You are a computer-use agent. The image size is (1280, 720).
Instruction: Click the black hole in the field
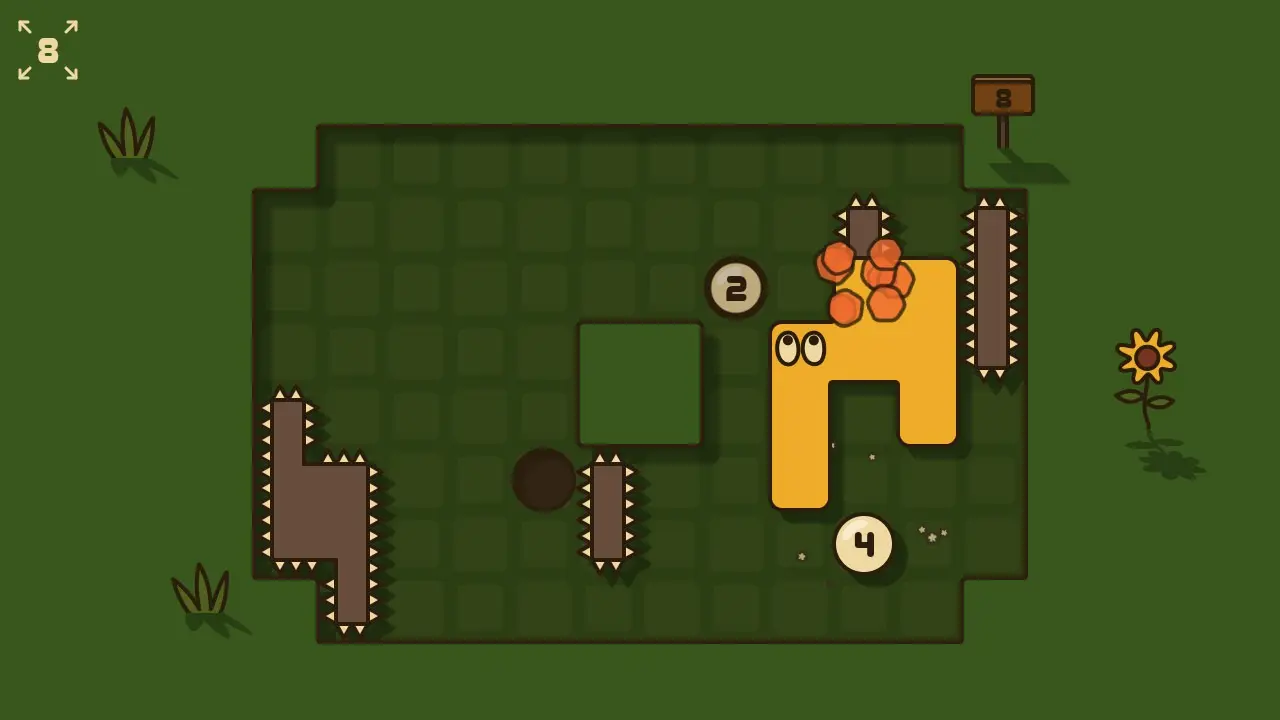[x=543, y=481]
